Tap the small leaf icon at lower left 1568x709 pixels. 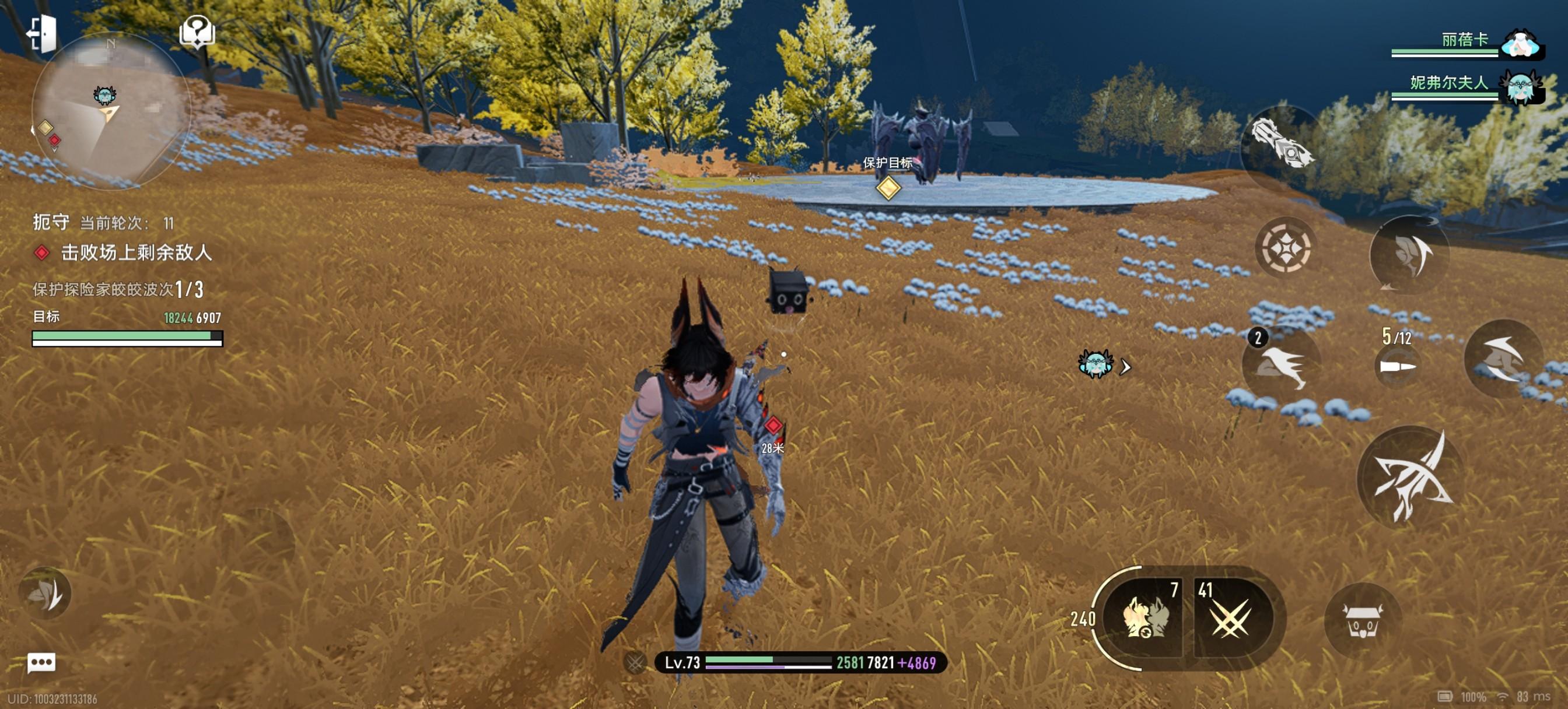[45, 593]
